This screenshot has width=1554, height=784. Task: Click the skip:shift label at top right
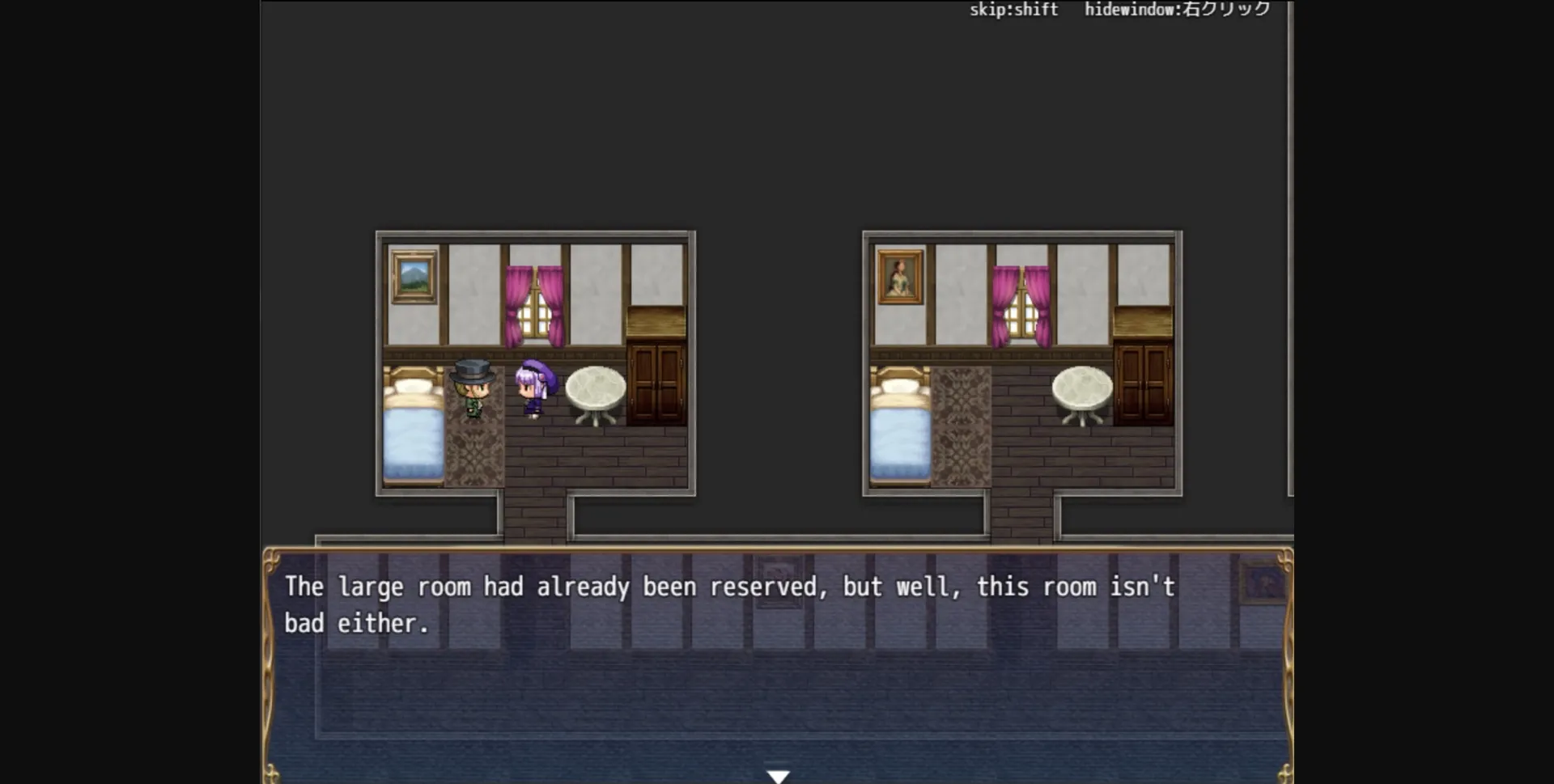pyautogui.click(x=1013, y=11)
